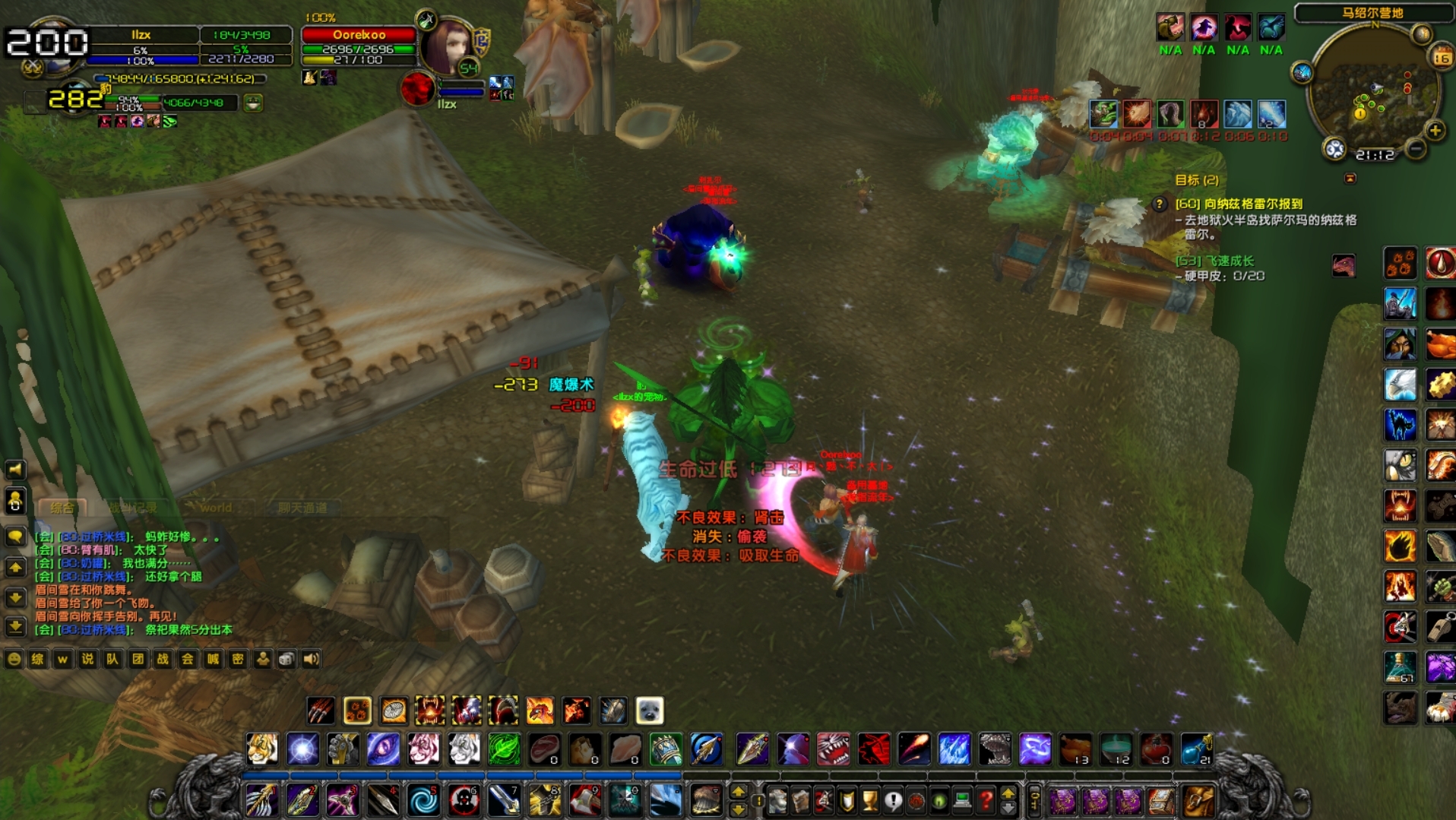Open the 聊天通道 chat tab
Screen dimensions: 1456x820
(x=302, y=508)
